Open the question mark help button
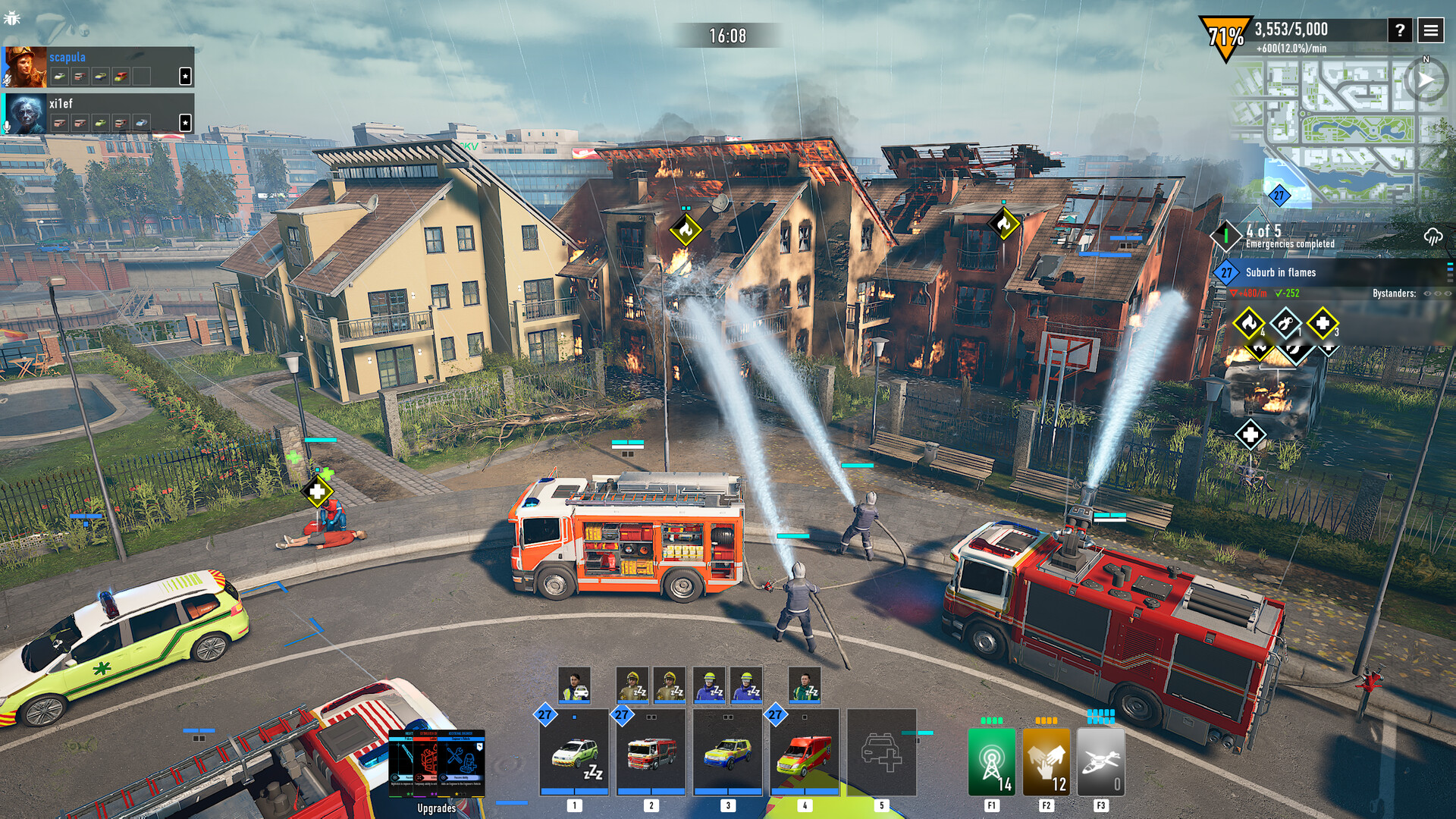1456x819 pixels. click(x=1400, y=30)
